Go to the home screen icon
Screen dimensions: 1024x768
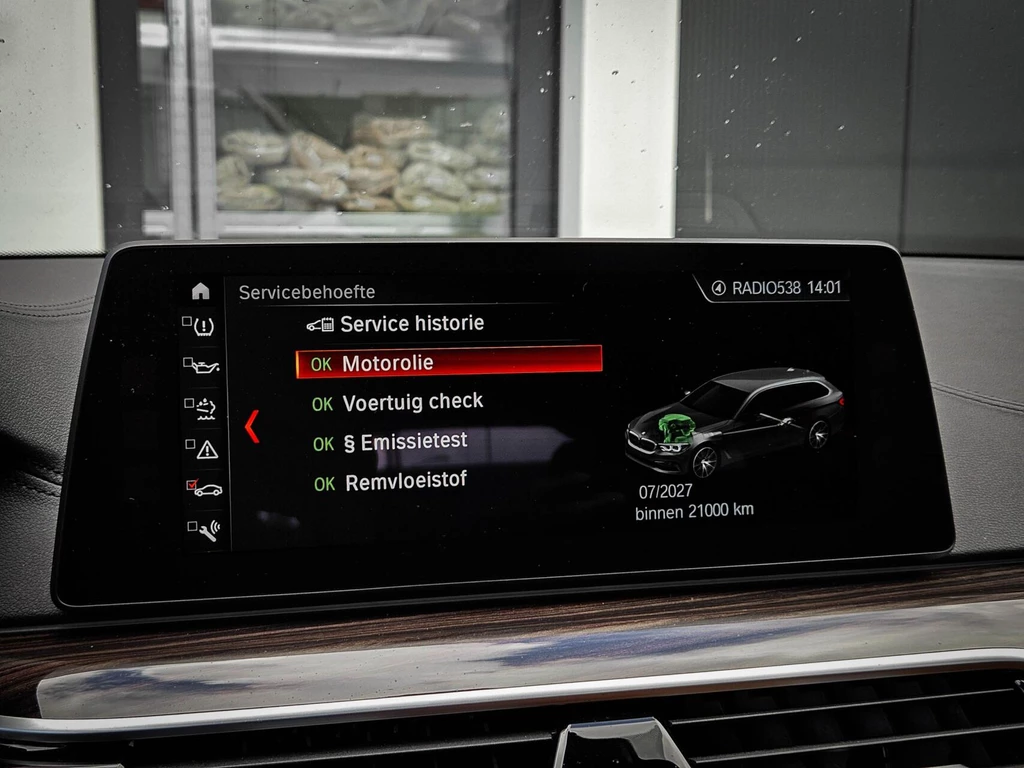[201, 291]
